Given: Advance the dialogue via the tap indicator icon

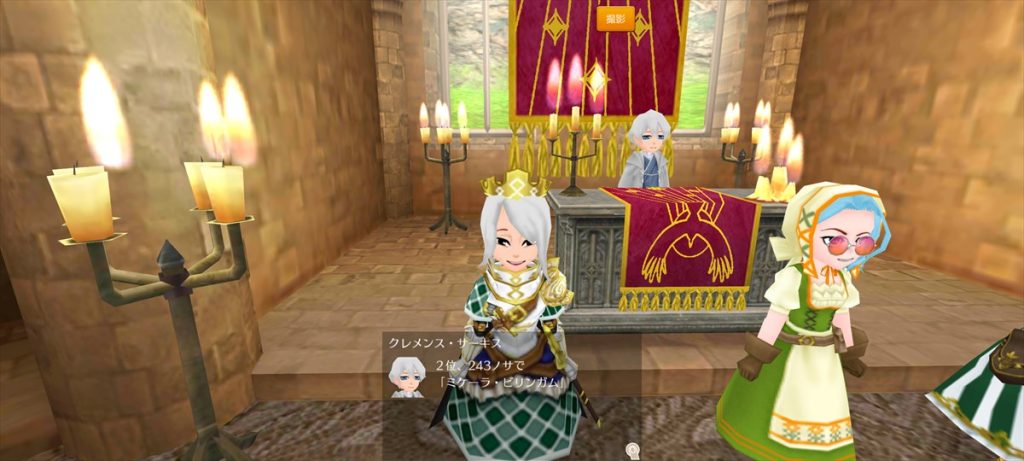Looking at the screenshot, I should [631, 448].
